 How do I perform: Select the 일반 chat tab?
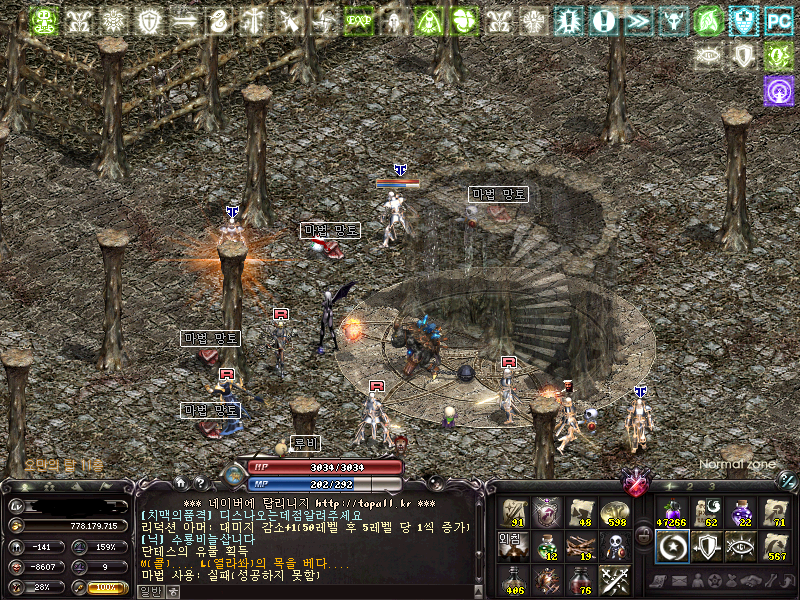[x=148, y=591]
